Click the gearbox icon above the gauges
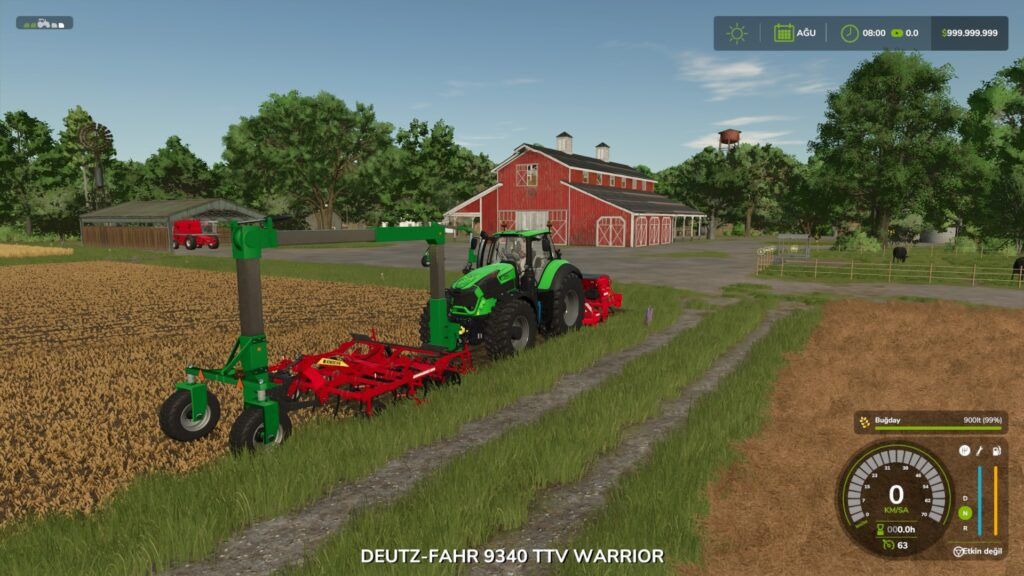Image resolution: width=1024 pixels, height=576 pixels. coord(965,451)
